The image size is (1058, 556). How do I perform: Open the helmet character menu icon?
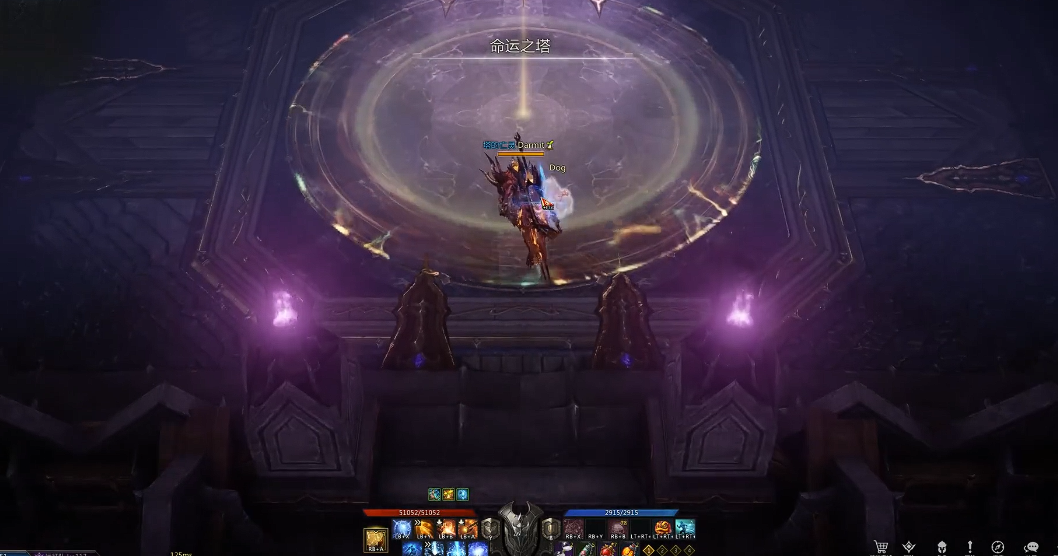[941, 547]
